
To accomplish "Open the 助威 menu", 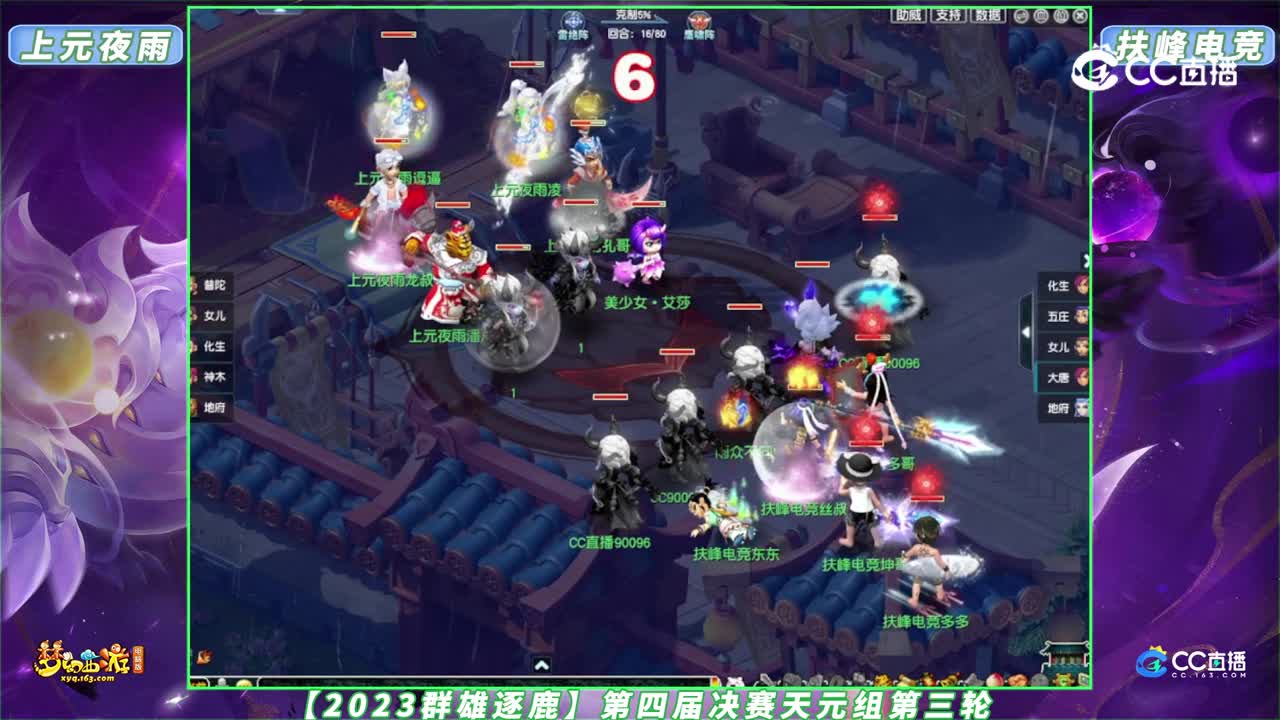I will click(x=908, y=16).
